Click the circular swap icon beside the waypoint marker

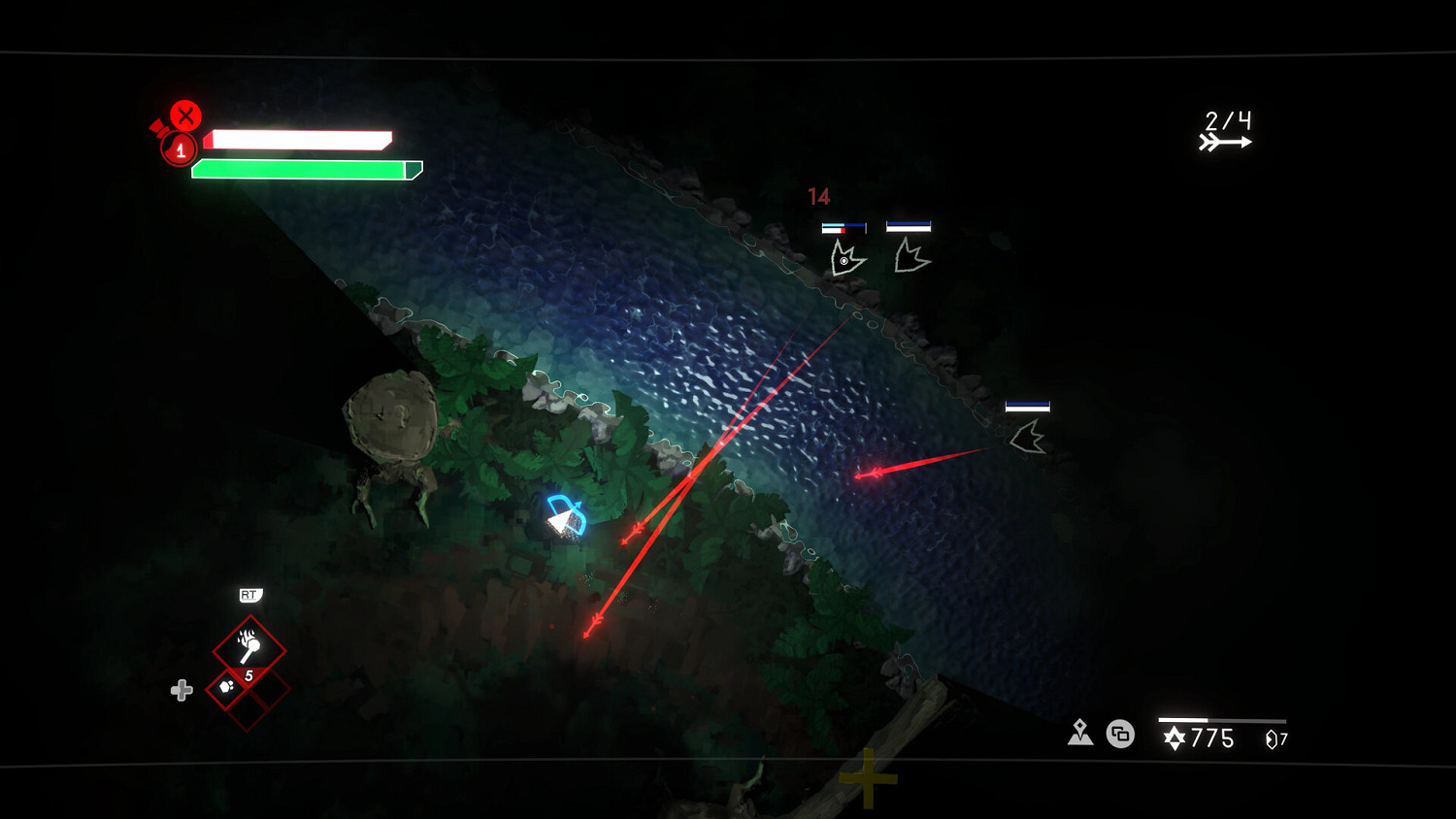coord(1121,735)
